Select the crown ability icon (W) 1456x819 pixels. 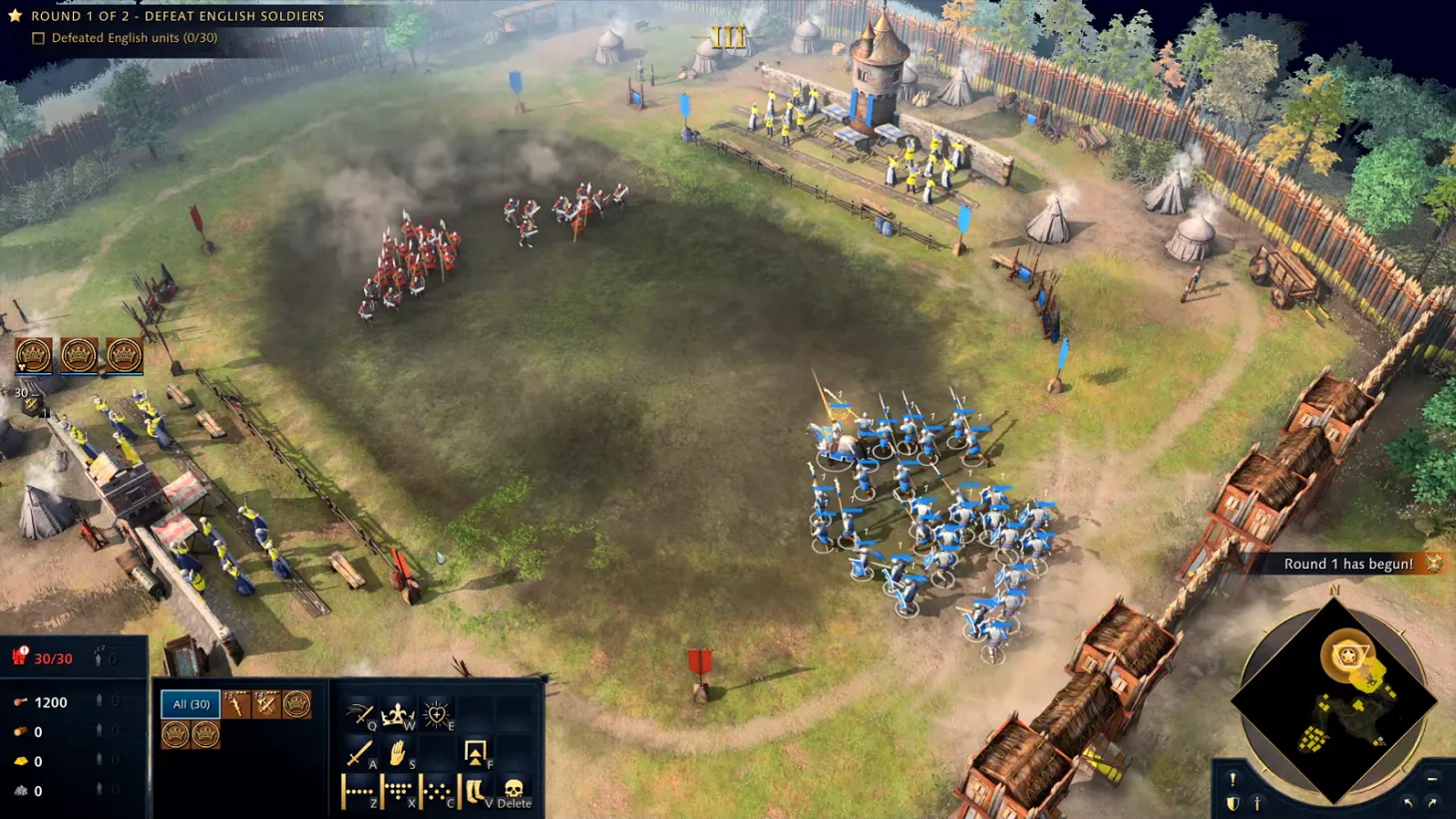(399, 714)
